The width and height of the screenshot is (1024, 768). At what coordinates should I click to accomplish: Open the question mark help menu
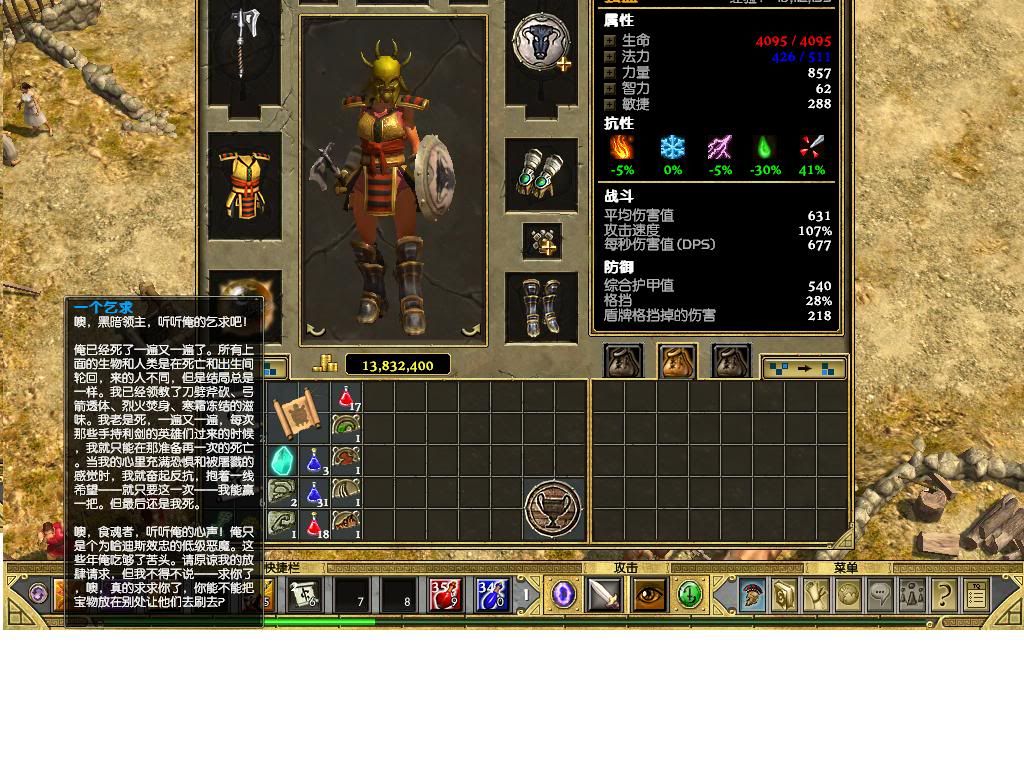pyautogui.click(x=943, y=596)
